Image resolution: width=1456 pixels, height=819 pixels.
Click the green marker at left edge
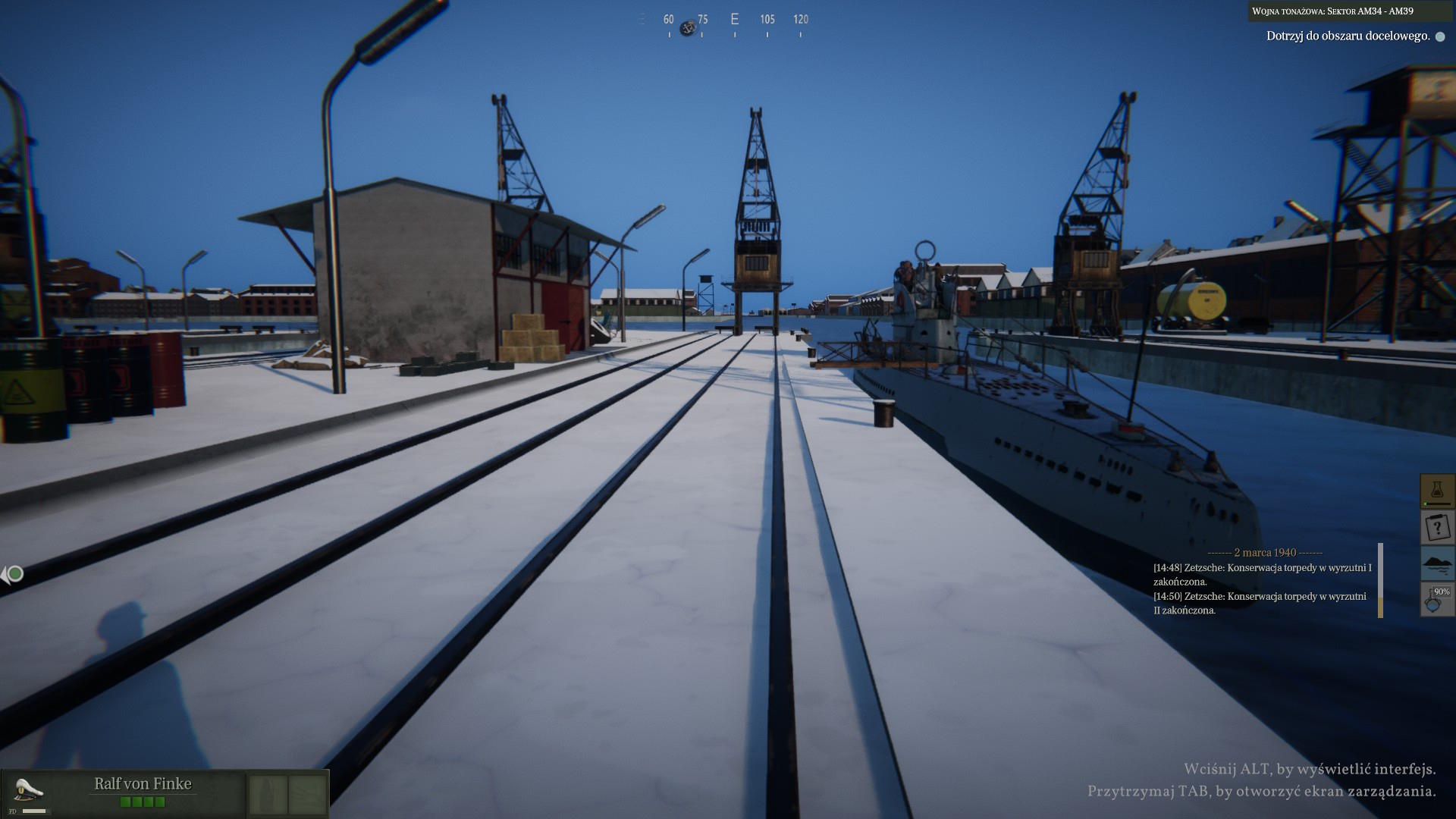[x=14, y=574]
